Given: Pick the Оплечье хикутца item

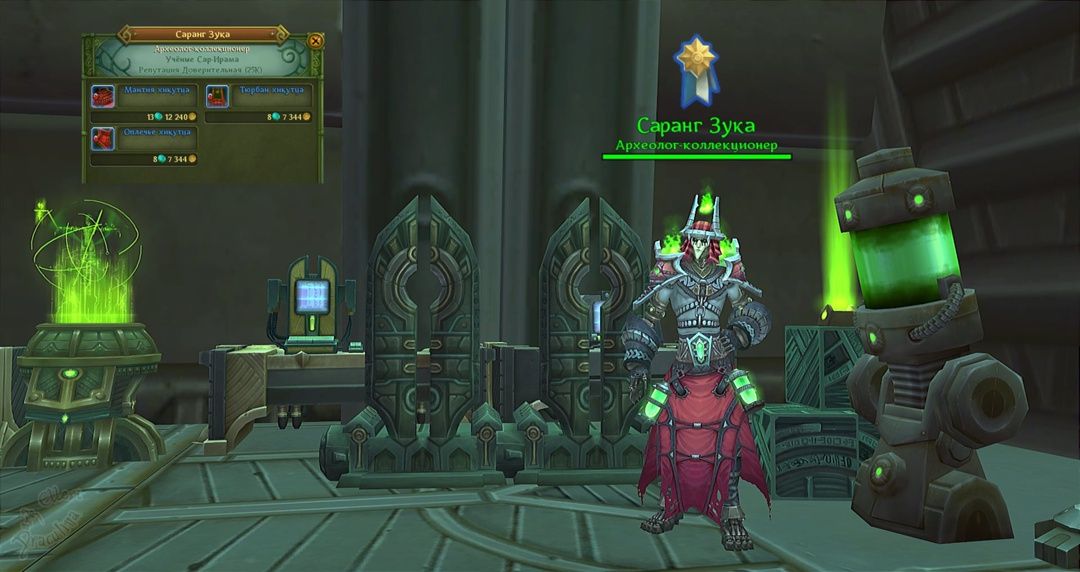Looking at the screenshot, I should point(103,138).
